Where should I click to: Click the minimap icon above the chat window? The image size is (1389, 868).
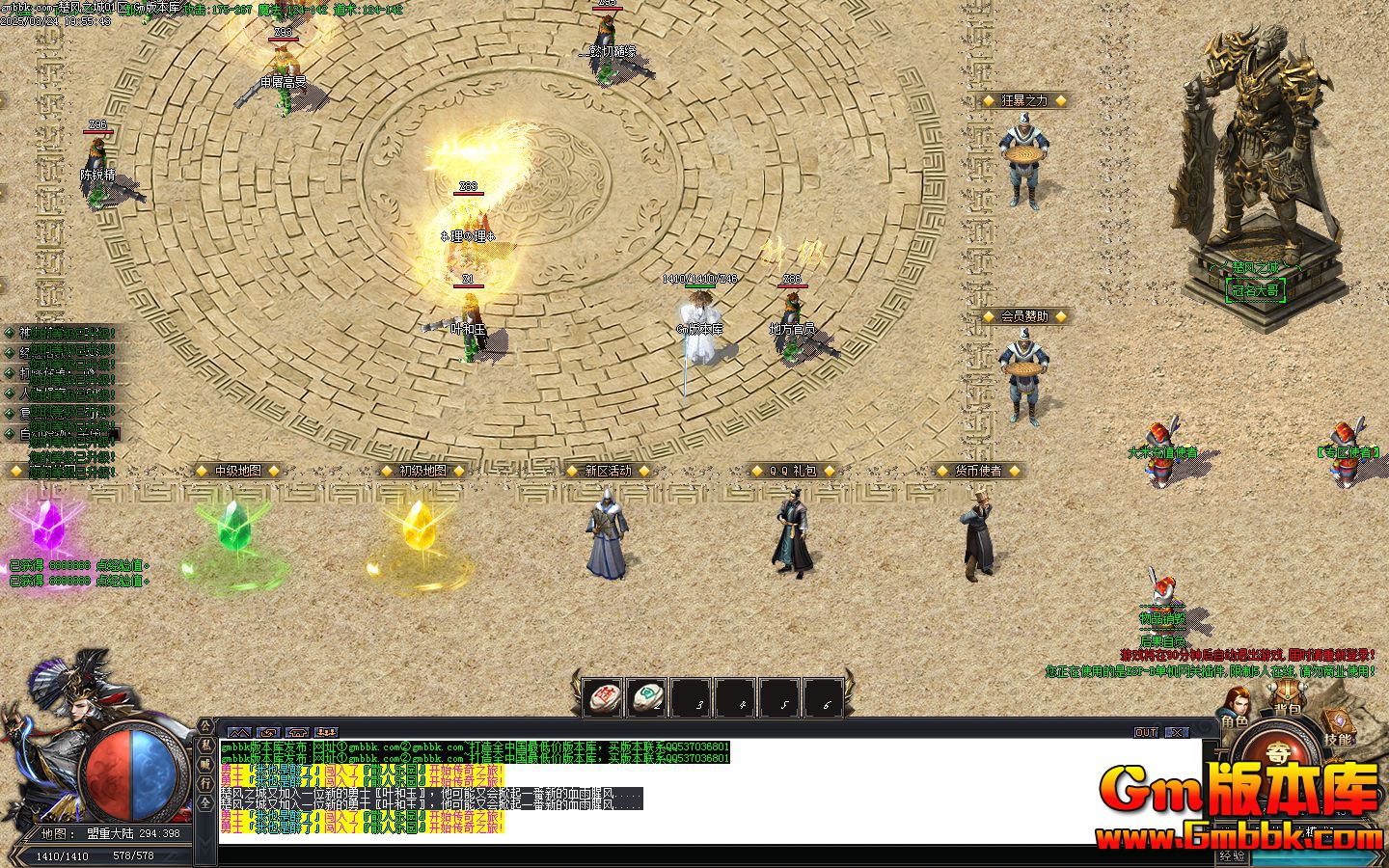coord(240,732)
